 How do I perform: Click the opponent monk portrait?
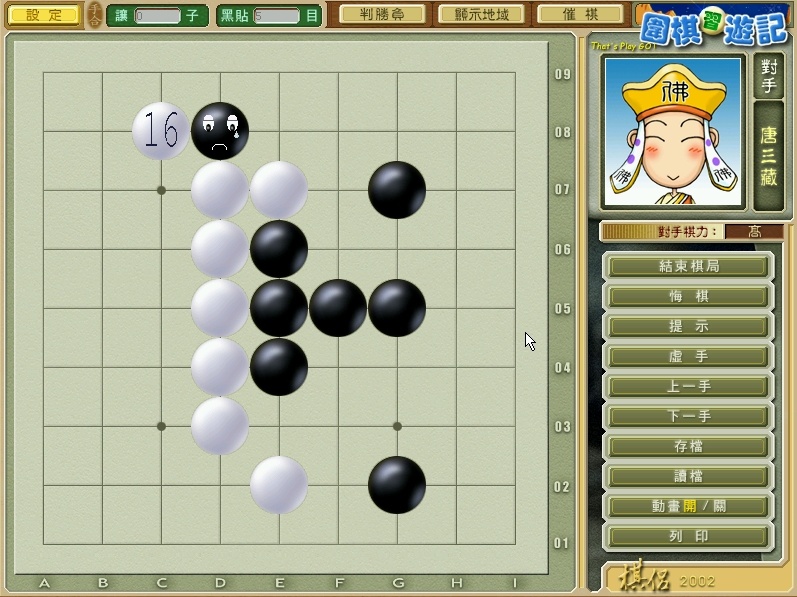coord(672,132)
